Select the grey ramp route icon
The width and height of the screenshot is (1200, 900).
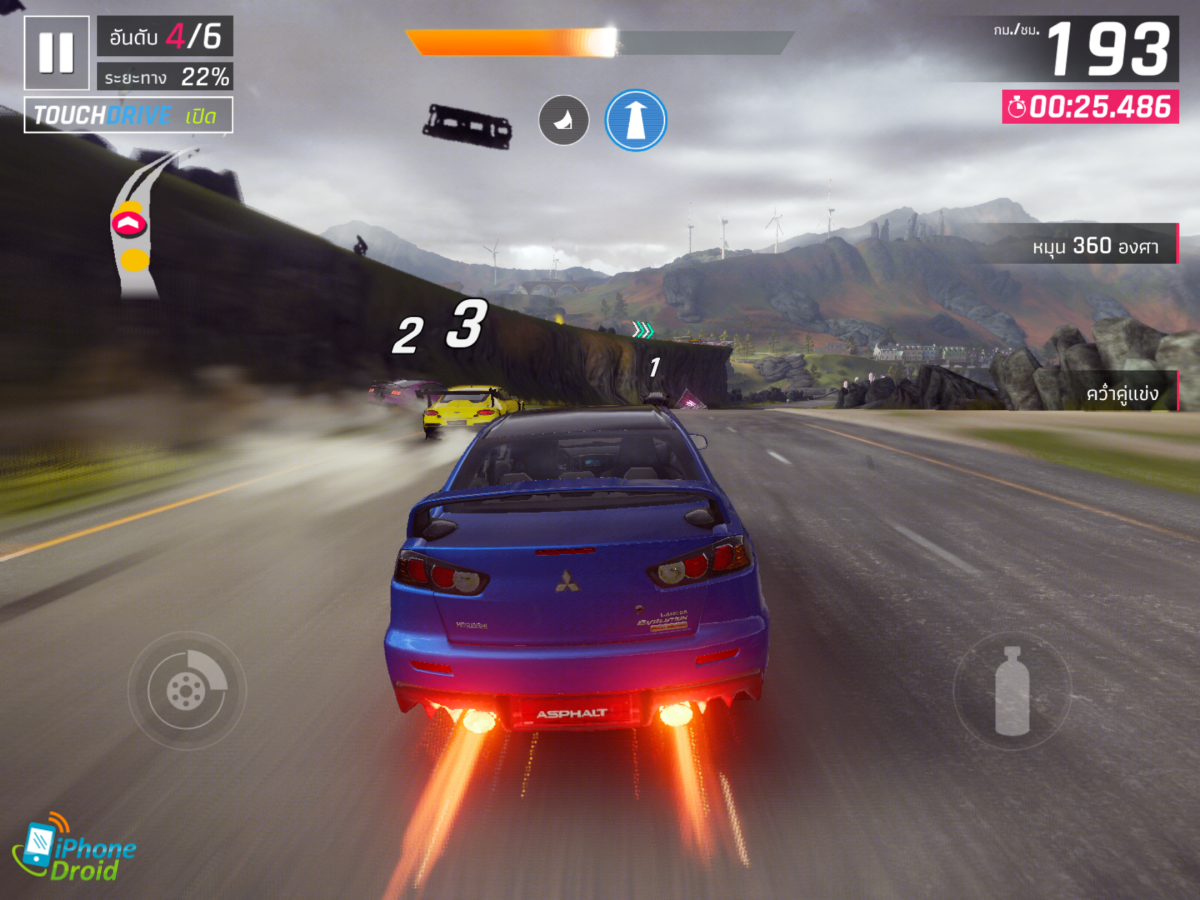click(564, 121)
